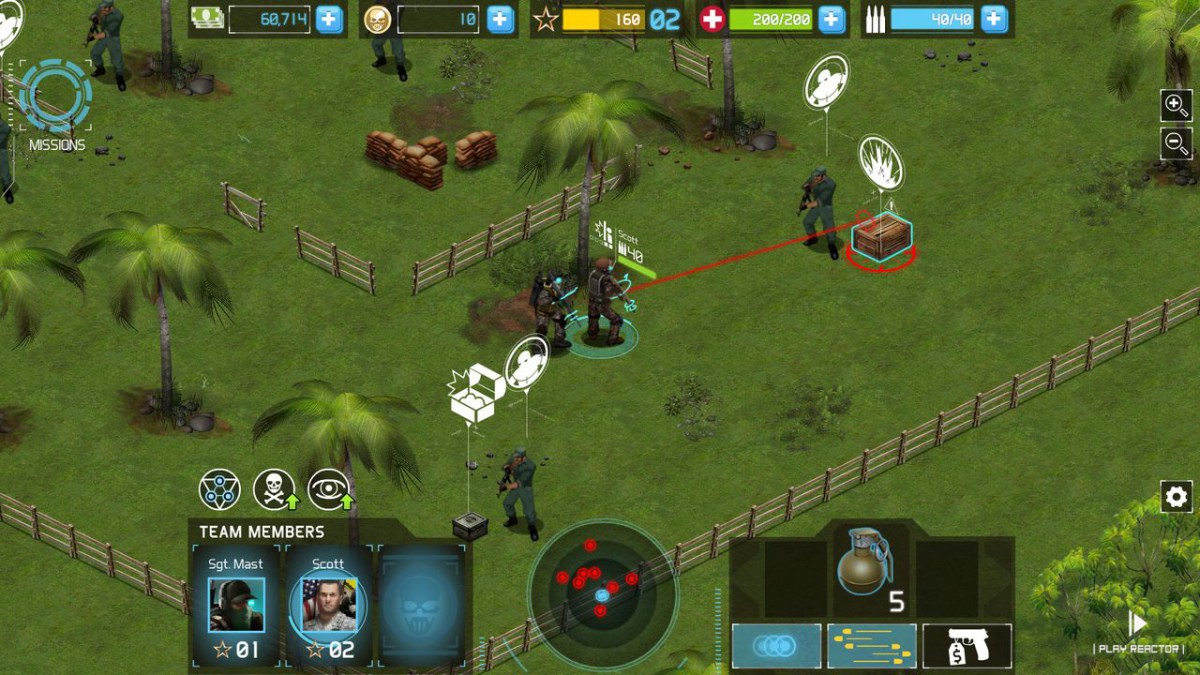The height and width of the screenshot is (675, 1200).
Task: Select Sgt. Mast team member portrait
Action: [236, 604]
